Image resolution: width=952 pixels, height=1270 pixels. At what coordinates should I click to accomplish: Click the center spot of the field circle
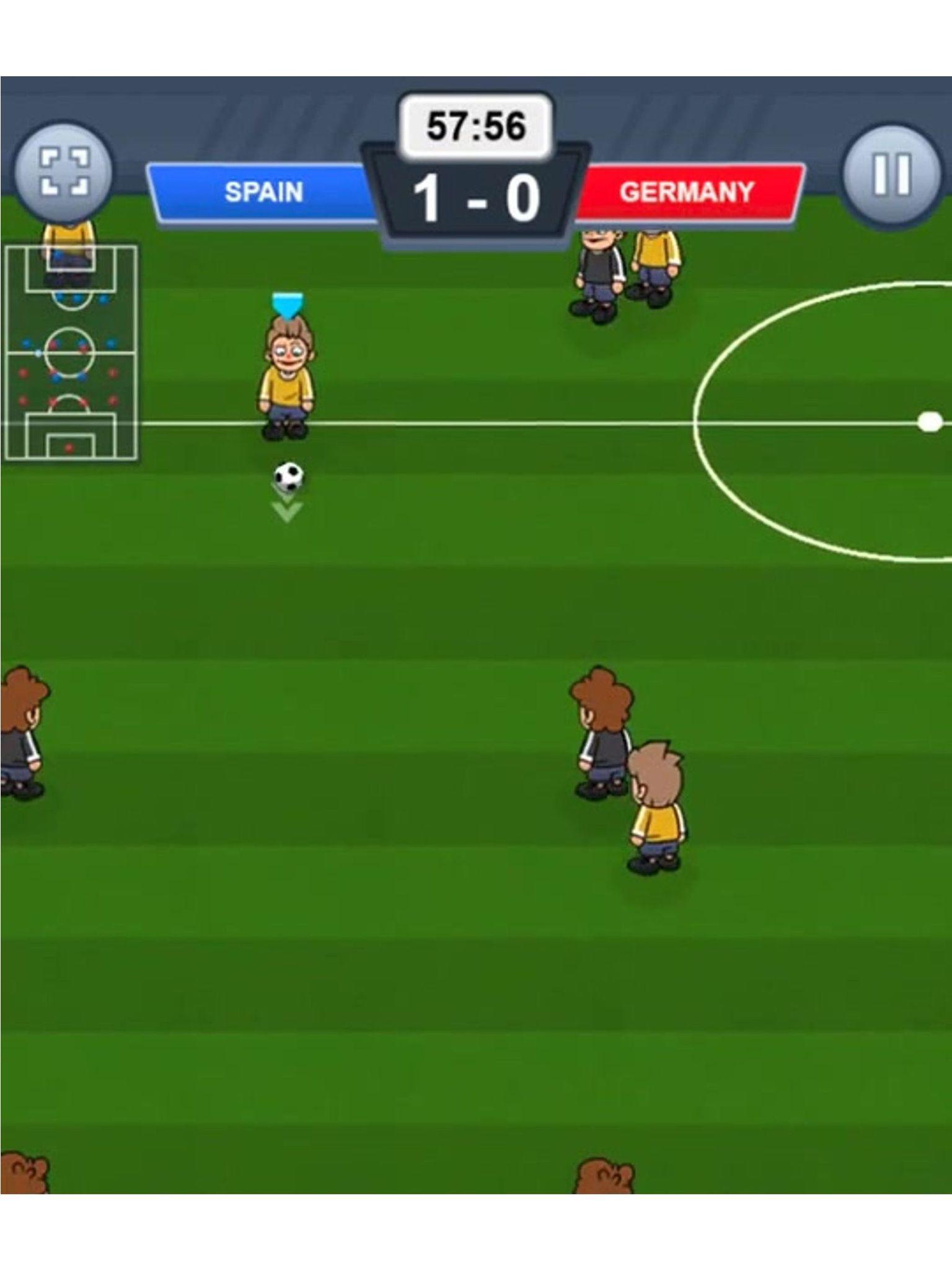(930, 420)
